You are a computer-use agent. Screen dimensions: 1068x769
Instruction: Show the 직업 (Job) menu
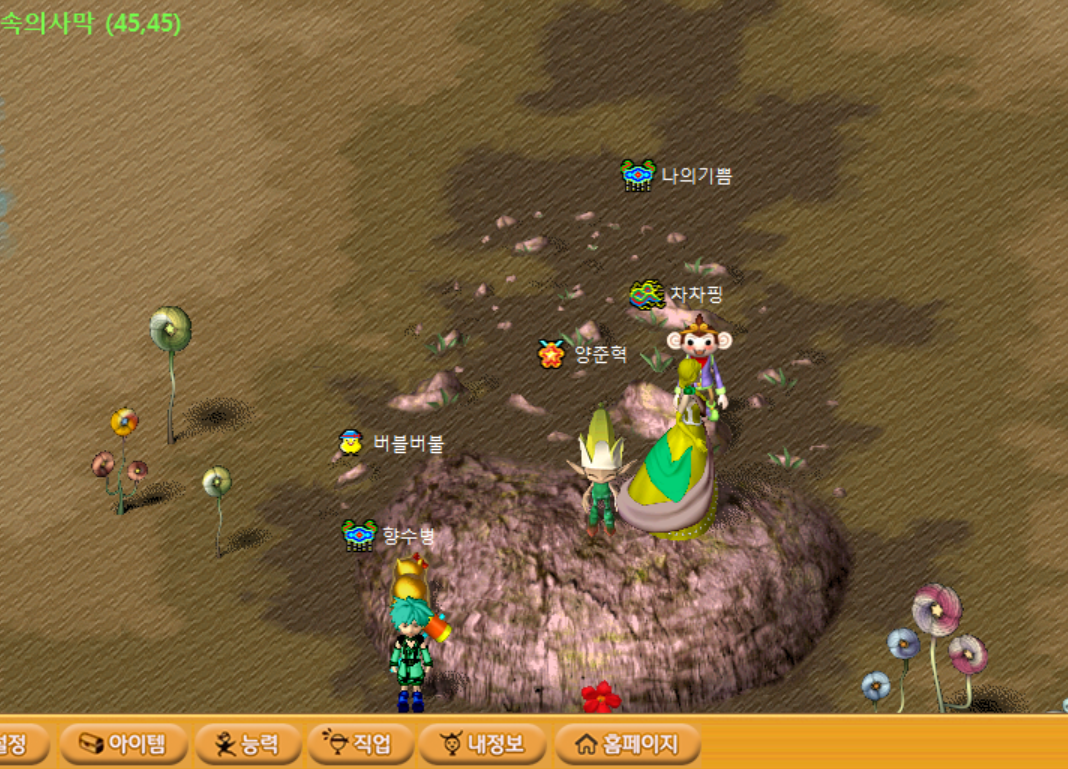pos(354,744)
